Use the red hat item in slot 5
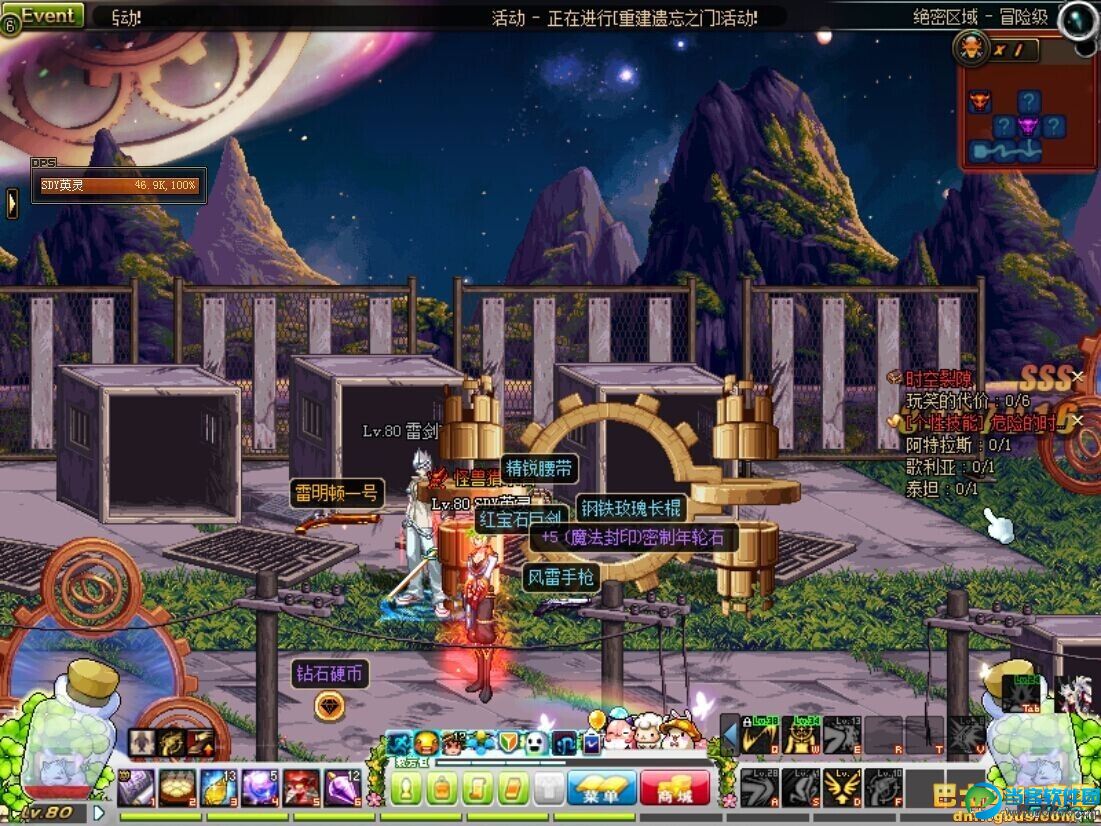The height and width of the screenshot is (826, 1101). click(x=301, y=788)
